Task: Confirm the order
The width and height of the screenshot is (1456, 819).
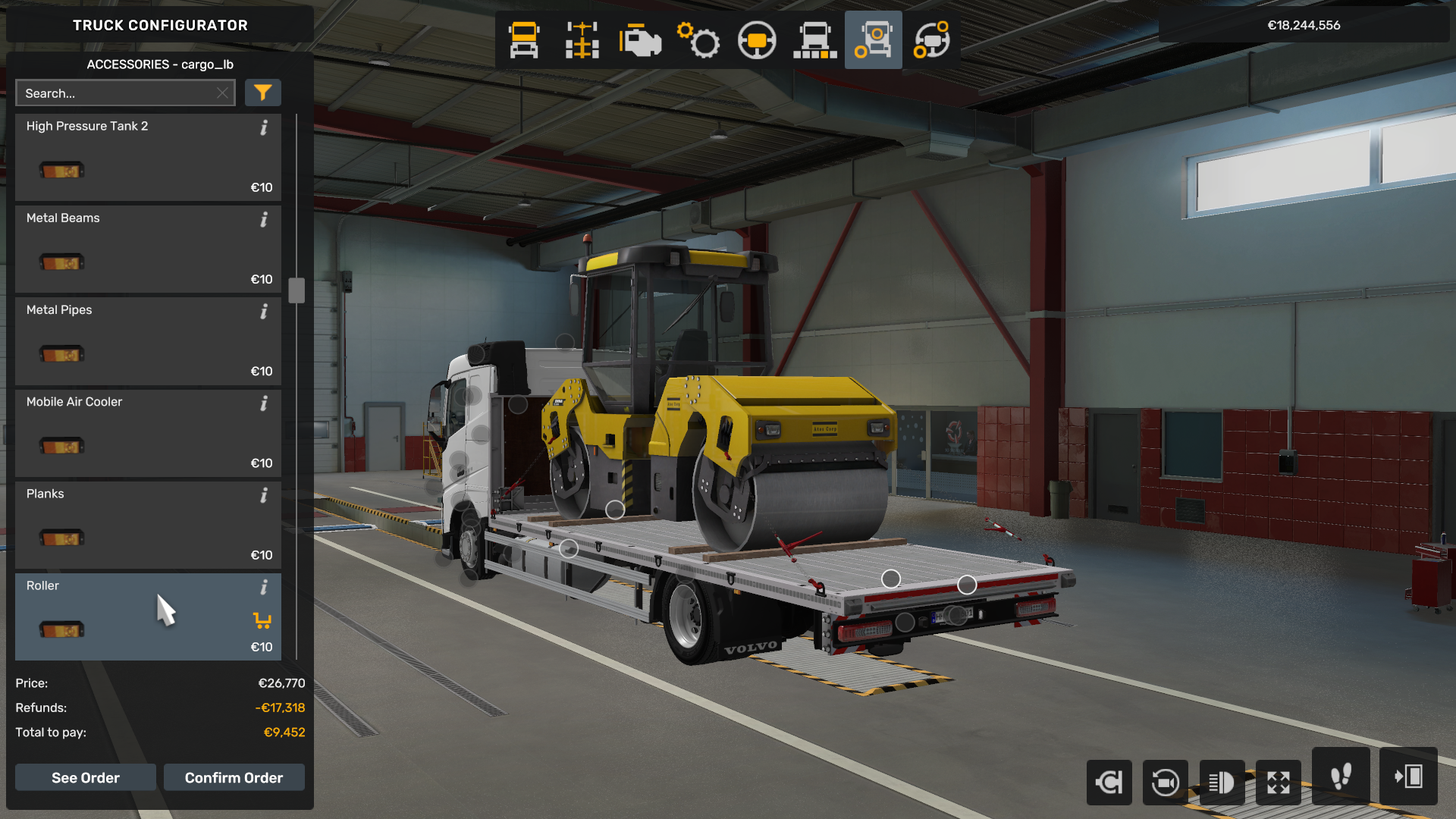Action: [x=234, y=777]
